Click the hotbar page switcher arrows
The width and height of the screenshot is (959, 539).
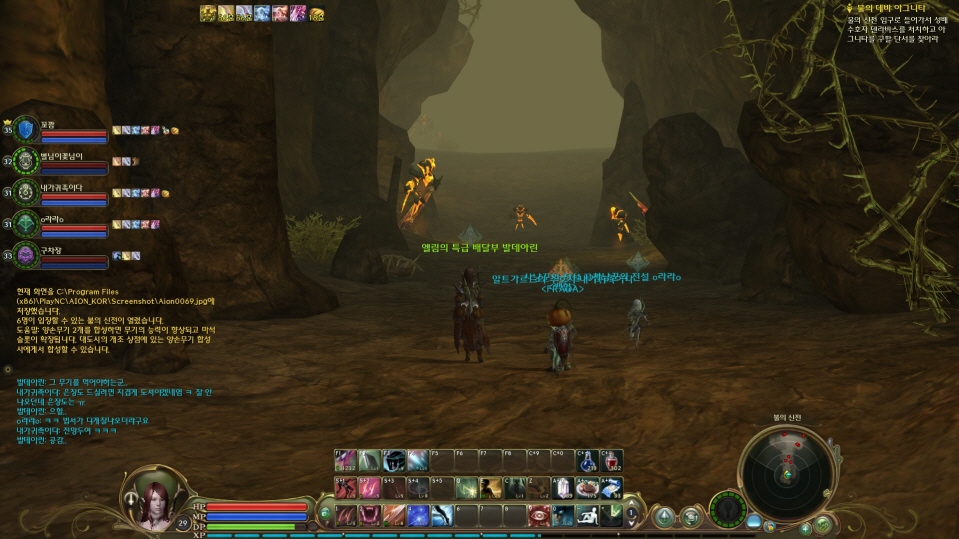[x=631, y=514]
